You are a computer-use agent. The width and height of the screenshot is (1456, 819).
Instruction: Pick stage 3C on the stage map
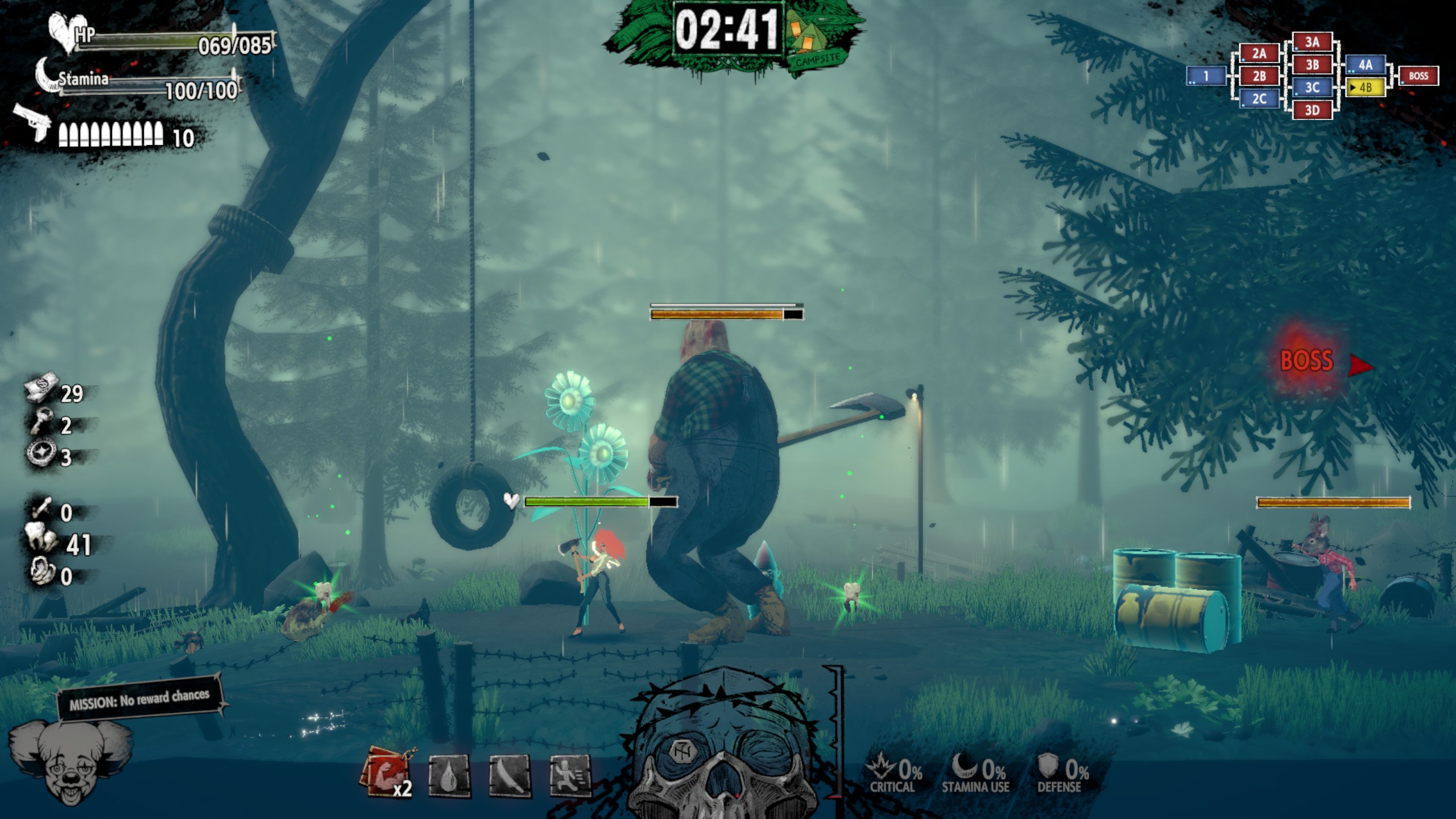(x=1312, y=88)
